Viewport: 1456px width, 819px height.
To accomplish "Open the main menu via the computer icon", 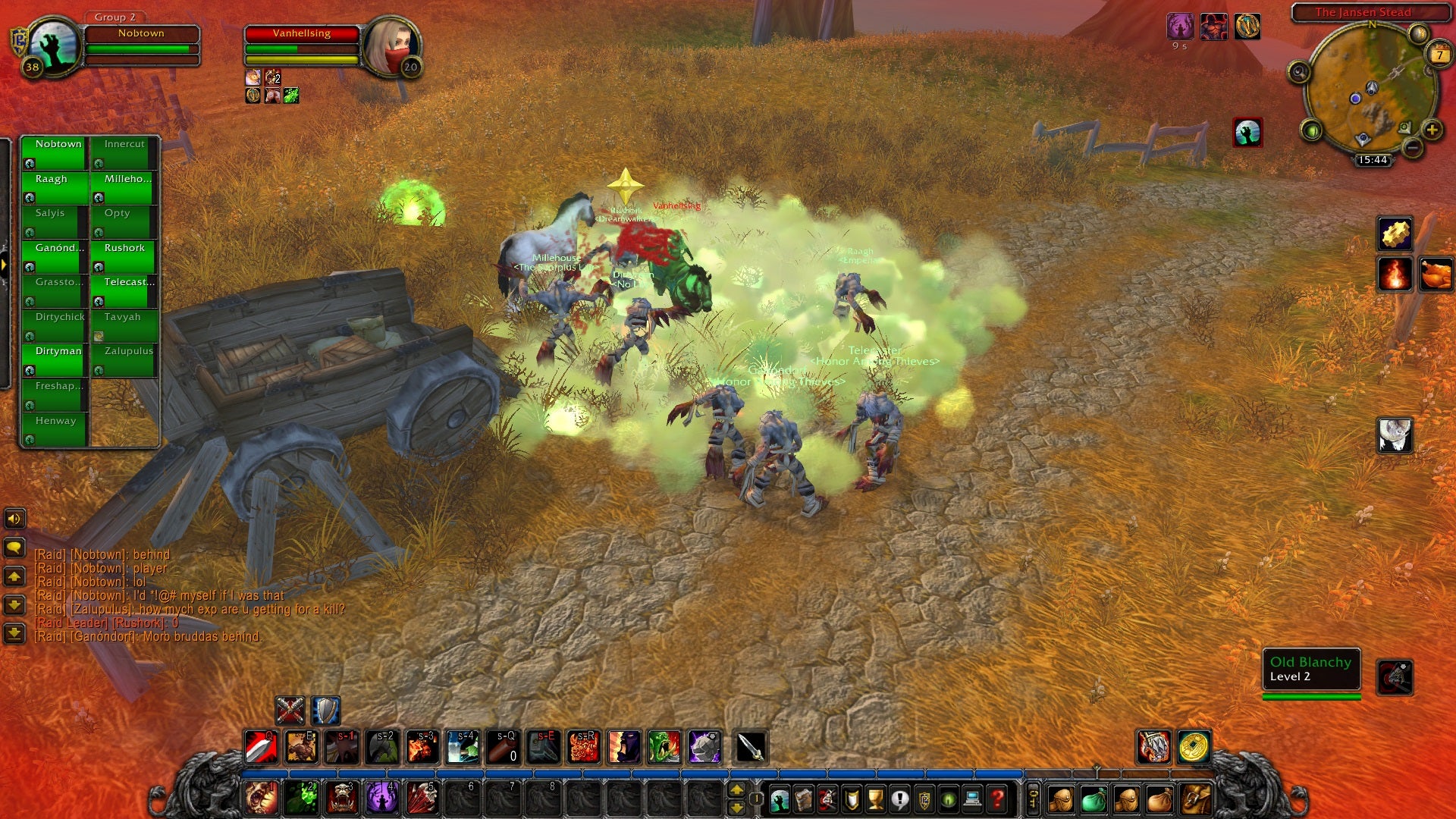I will click(x=971, y=799).
